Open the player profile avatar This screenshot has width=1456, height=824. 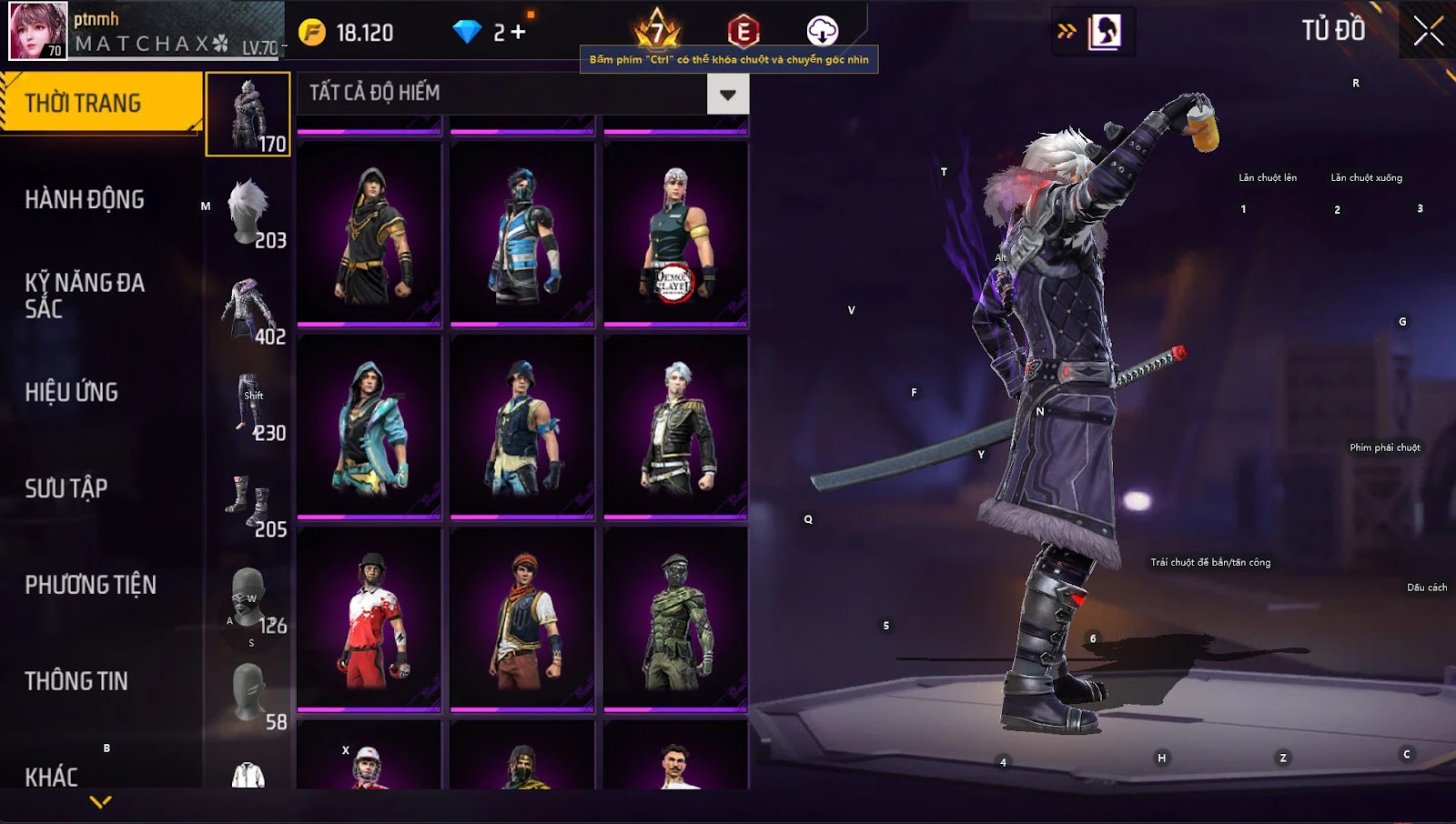(37, 31)
